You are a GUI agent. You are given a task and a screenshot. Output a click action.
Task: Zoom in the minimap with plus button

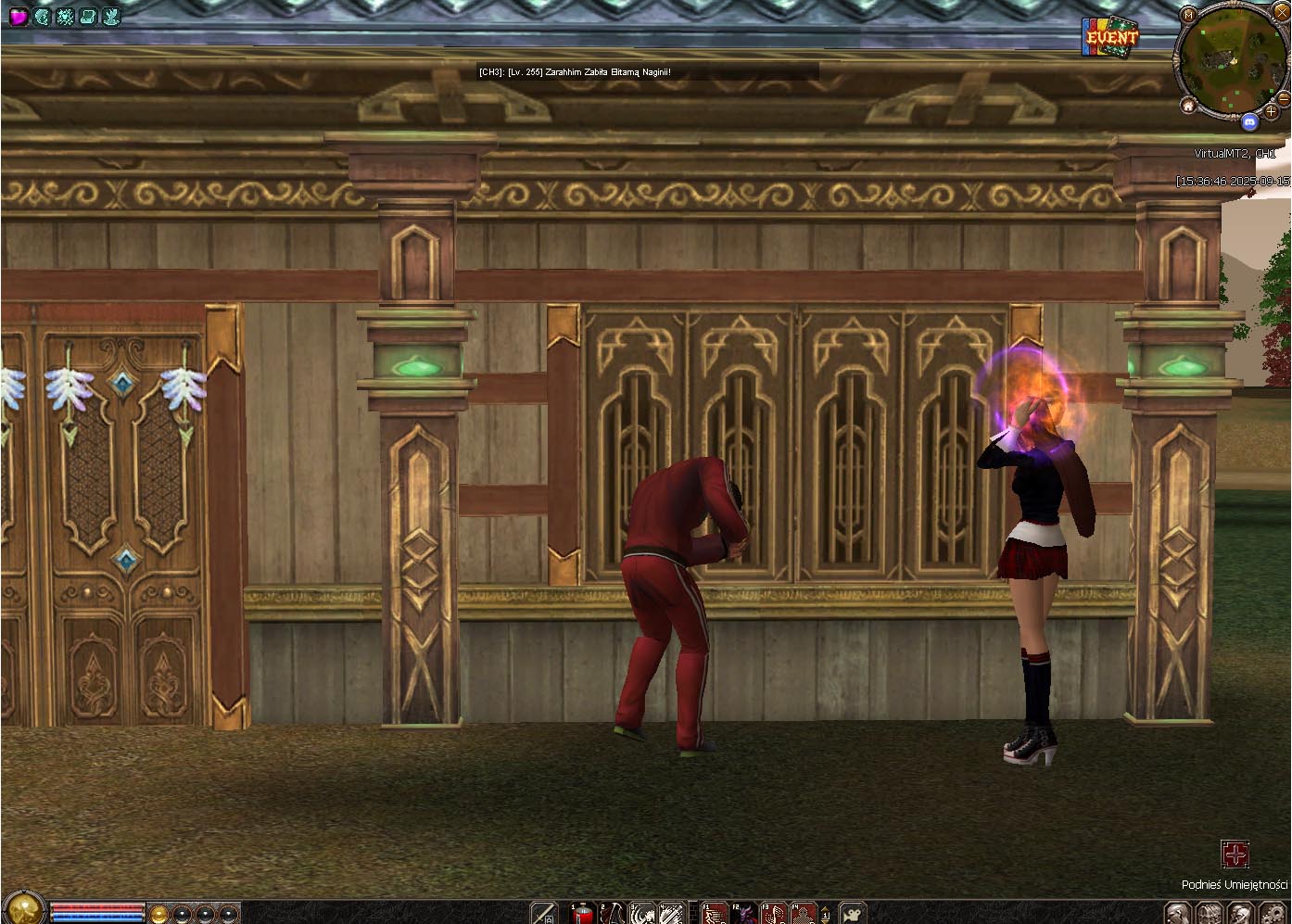point(1271,111)
